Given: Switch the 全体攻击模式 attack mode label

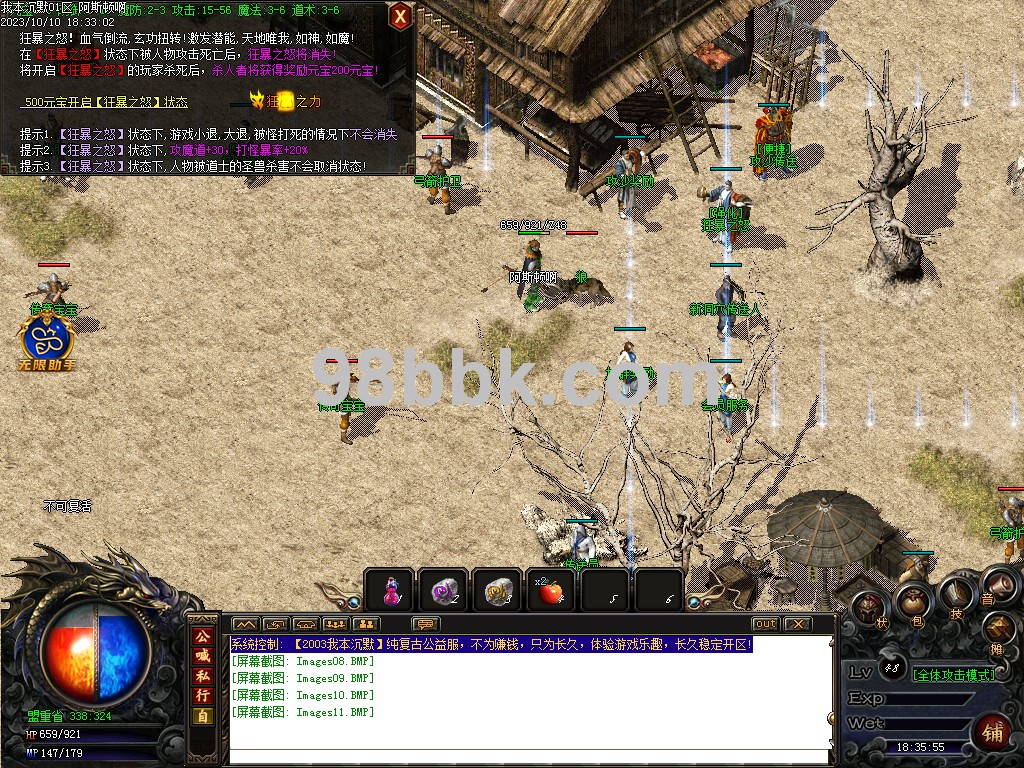Looking at the screenshot, I should pyautogui.click(x=955, y=674).
